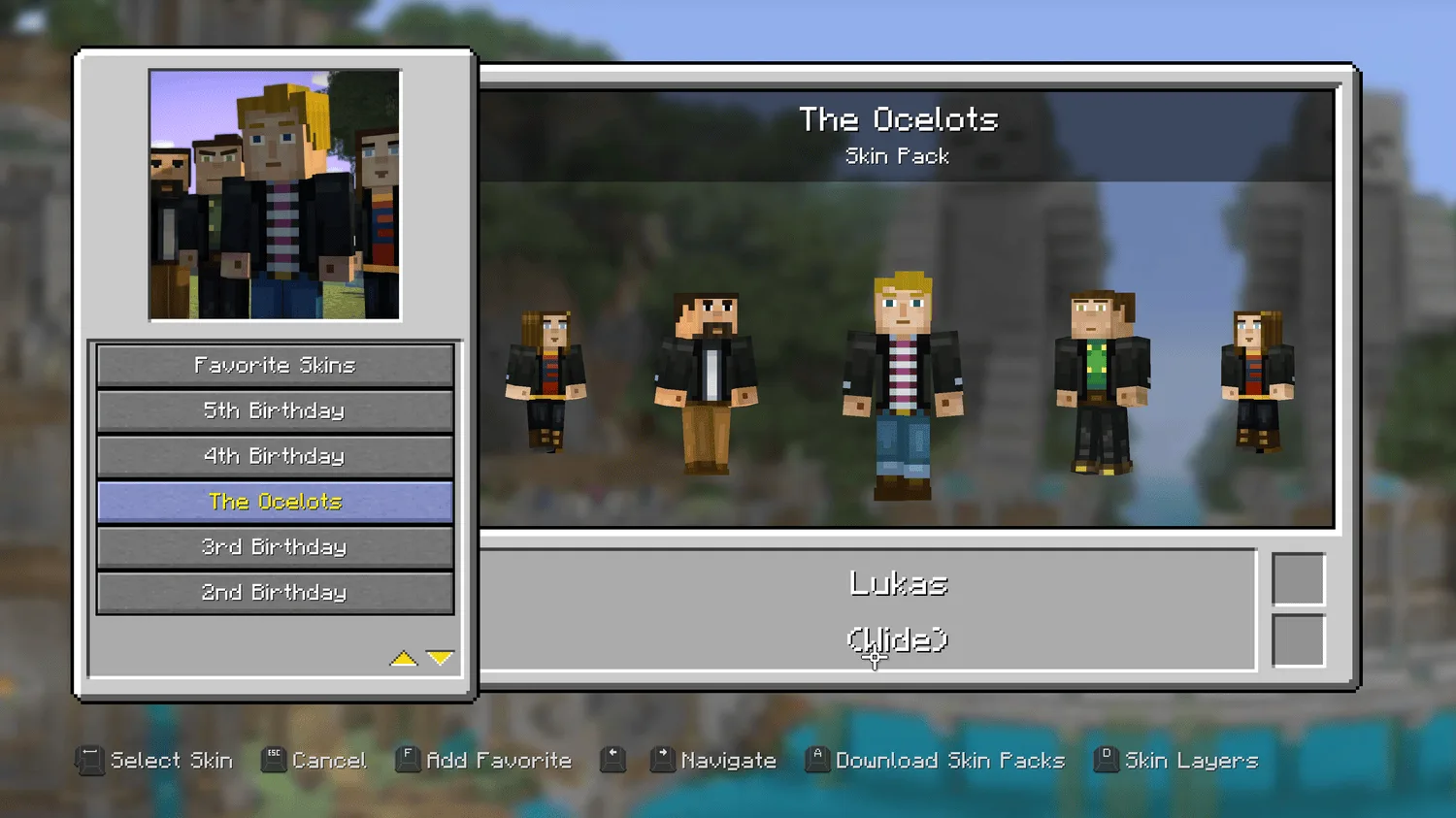This screenshot has width=1456, height=818.
Task: Open the Favorite Skins list
Action: (x=275, y=365)
